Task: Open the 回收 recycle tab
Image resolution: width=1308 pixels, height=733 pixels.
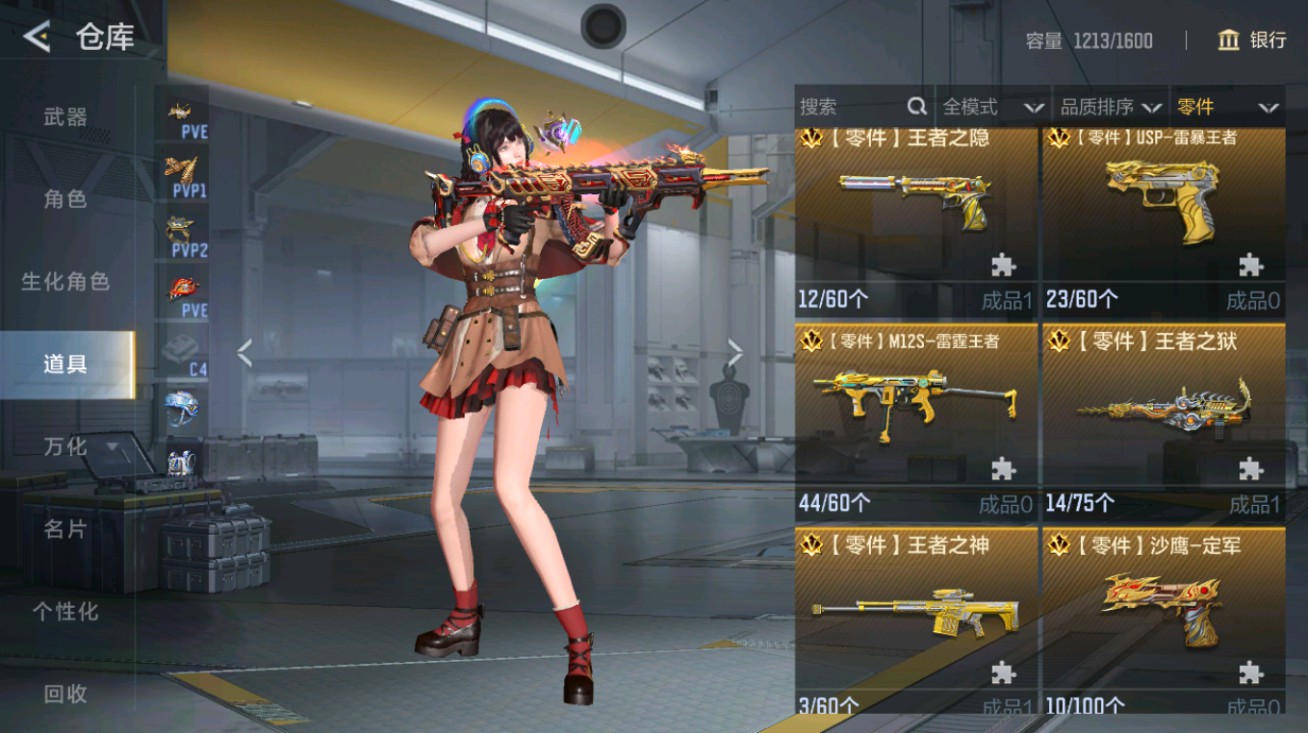Action: pyautogui.click(x=66, y=693)
